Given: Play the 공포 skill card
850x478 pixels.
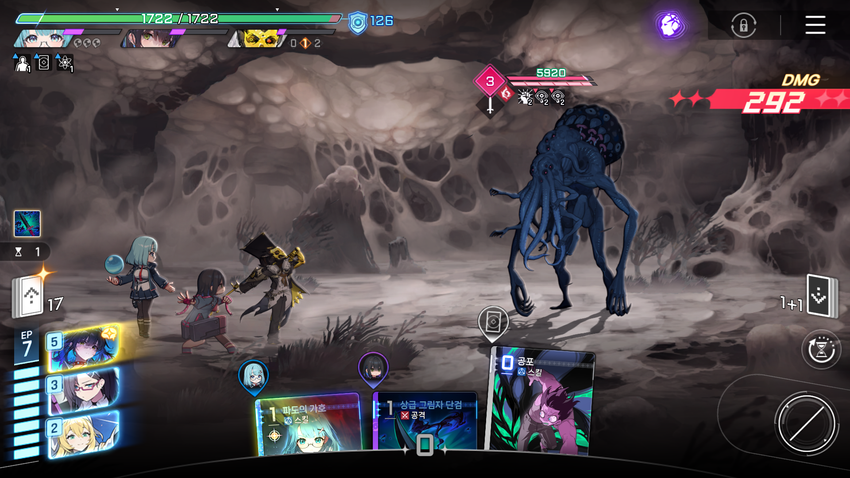Looking at the screenshot, I should click(x=540, y=400).
